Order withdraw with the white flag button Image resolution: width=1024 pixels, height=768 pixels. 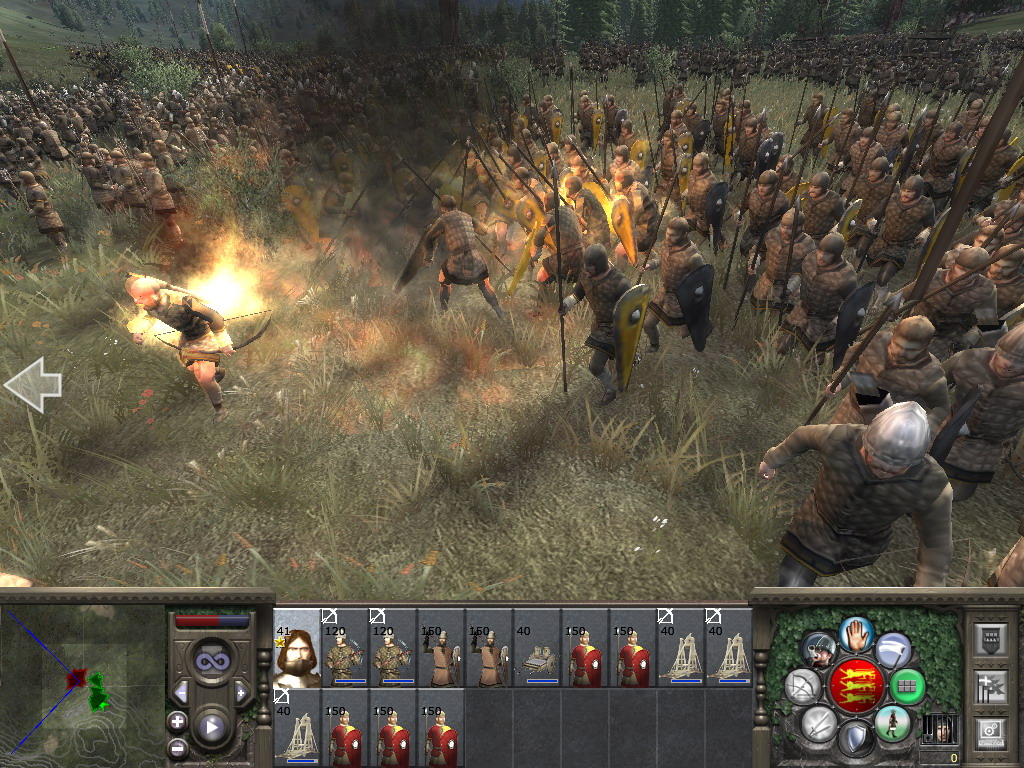pos(893,650)
